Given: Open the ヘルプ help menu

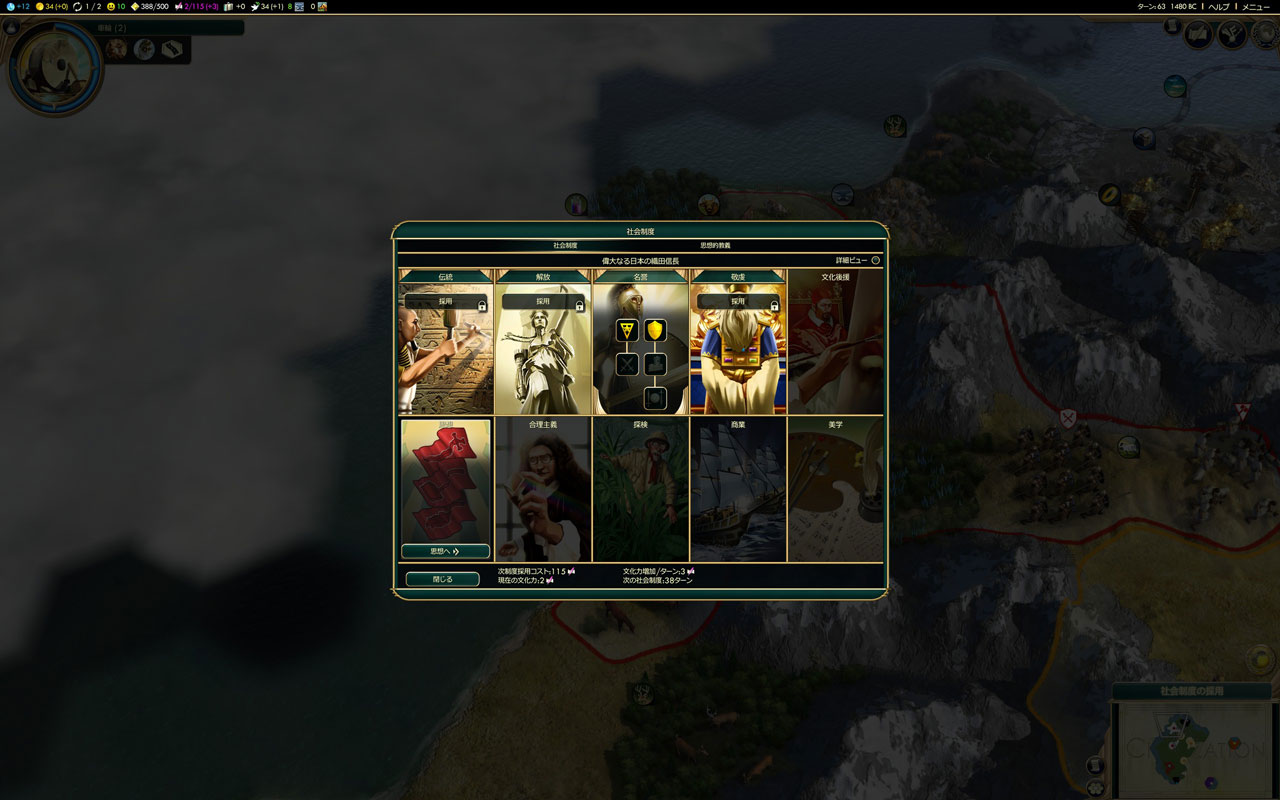Looking at the screenshot, I should (x=1219, y=7).
